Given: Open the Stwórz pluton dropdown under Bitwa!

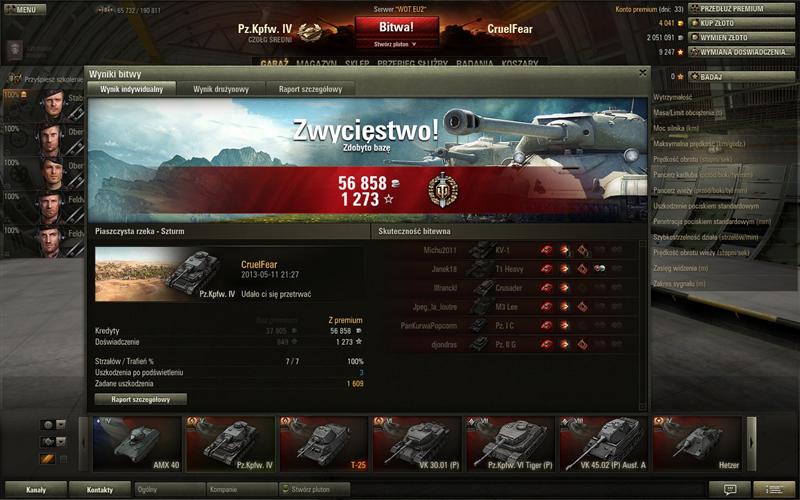Looking at the screenshot, I should pos(395,44).
